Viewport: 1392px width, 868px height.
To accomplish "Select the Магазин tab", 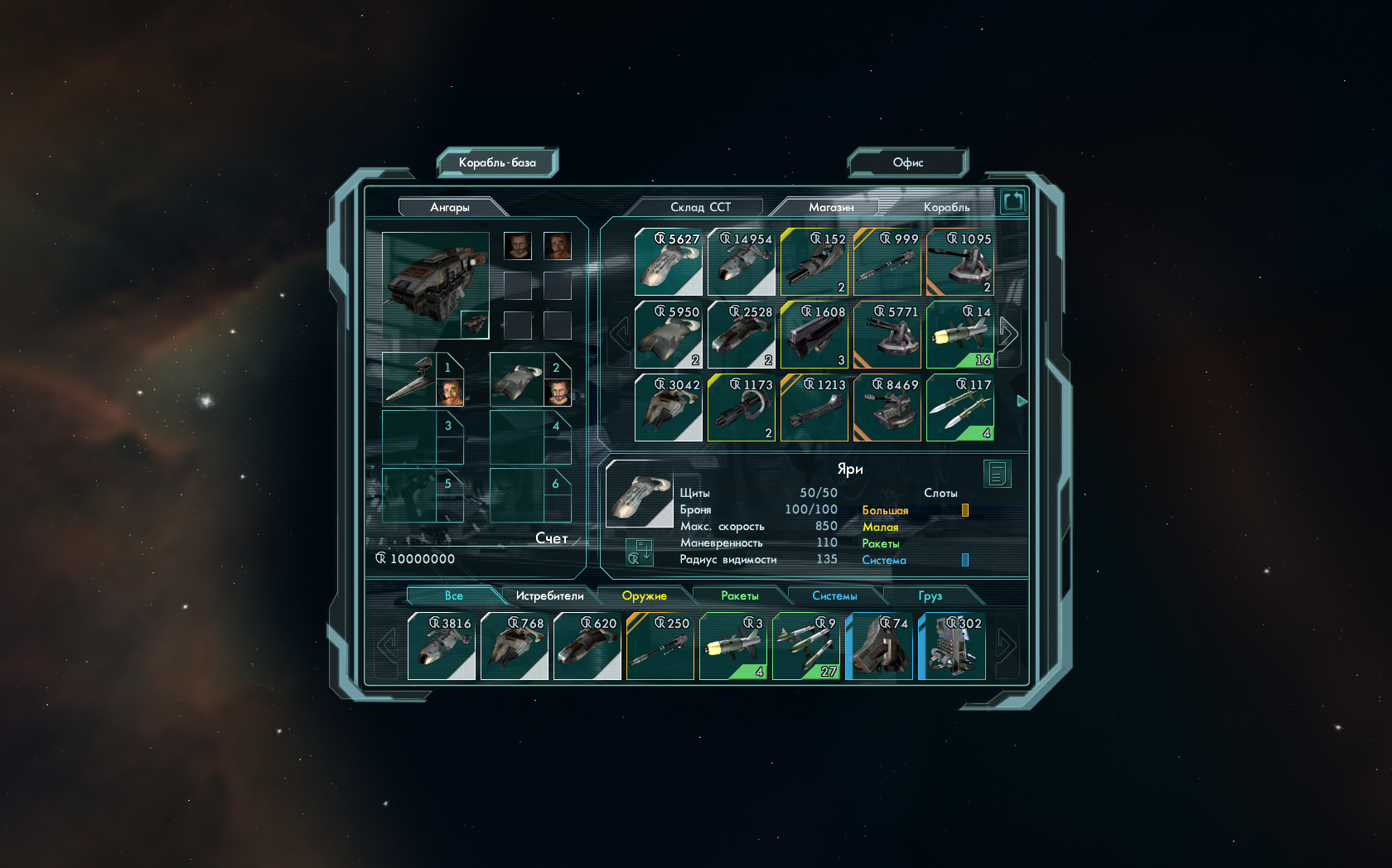I will (x=830, y=207).
